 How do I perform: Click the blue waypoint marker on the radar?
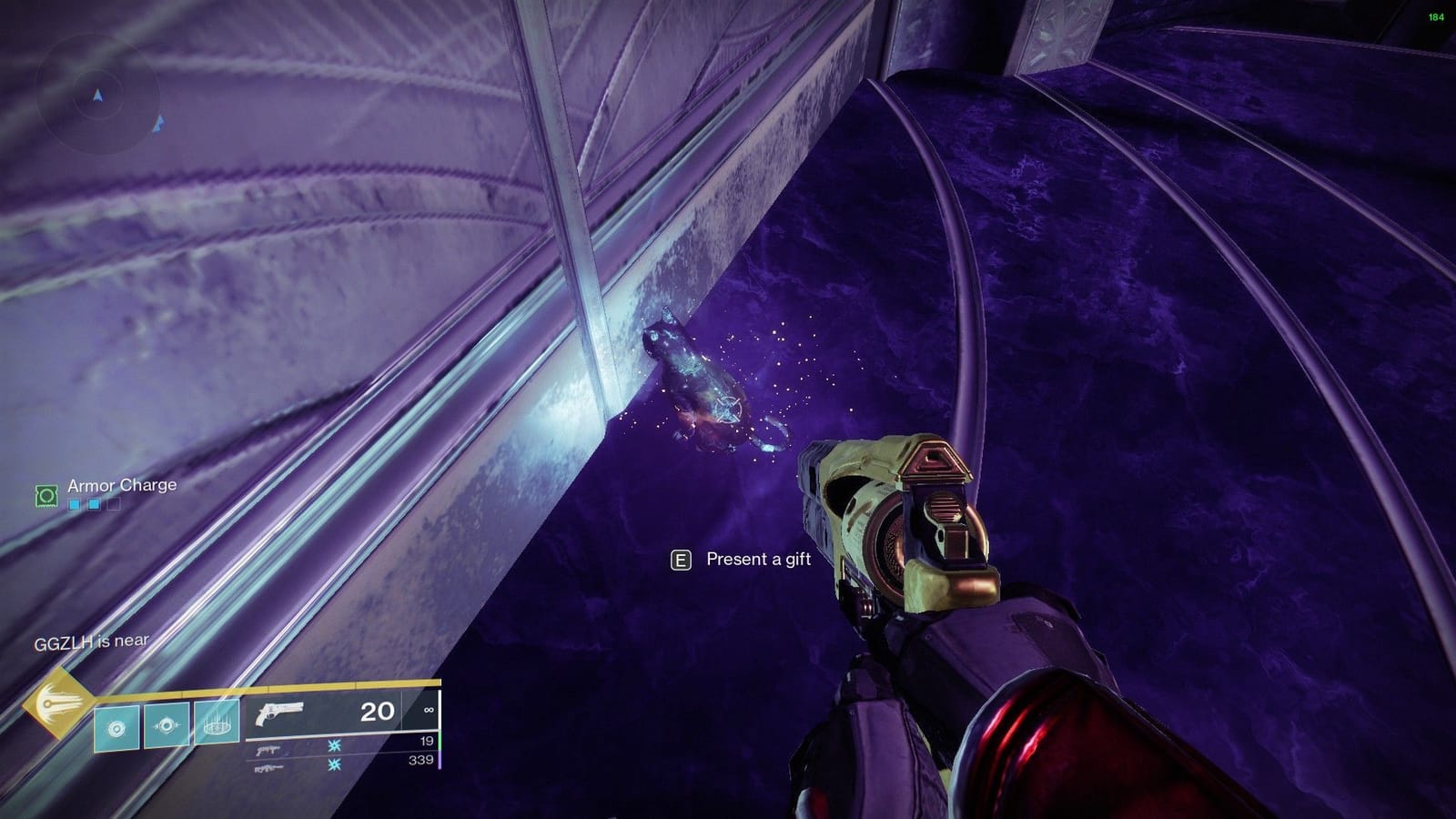tap(159, 124)
